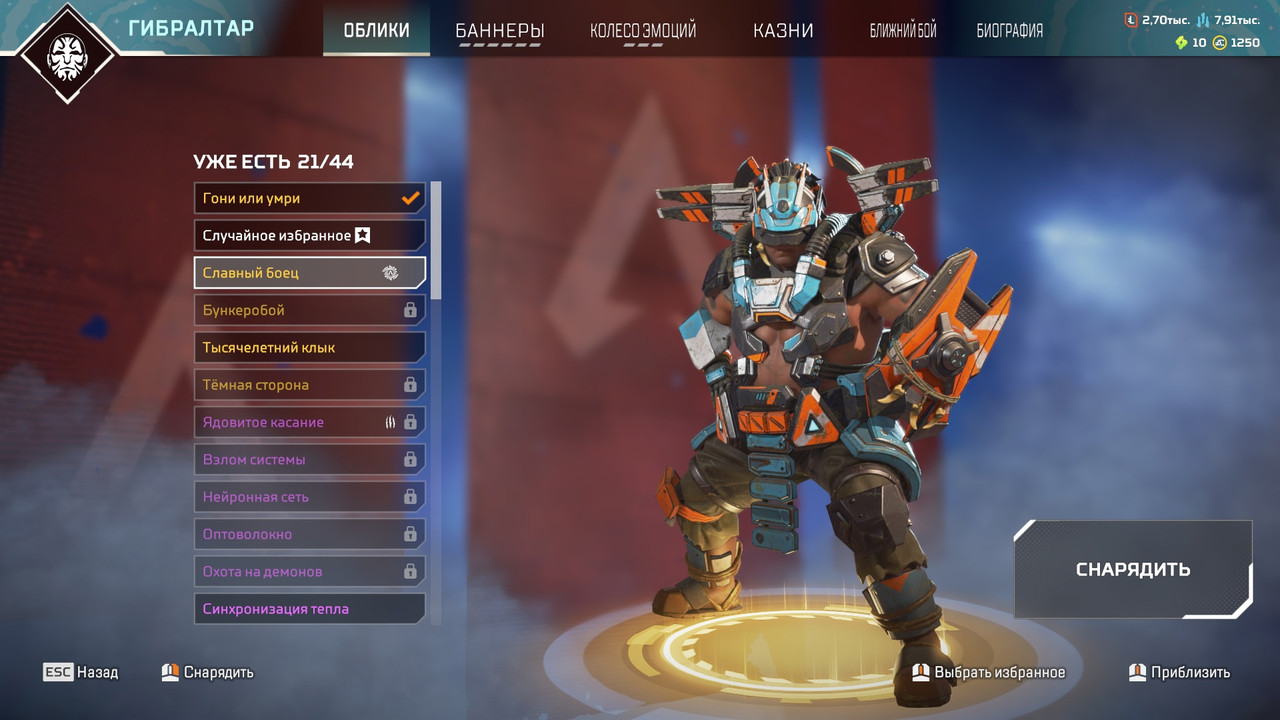Select the Охота на демонов skin
This screenshot has width=1280, height=720.
click(309, 572)
